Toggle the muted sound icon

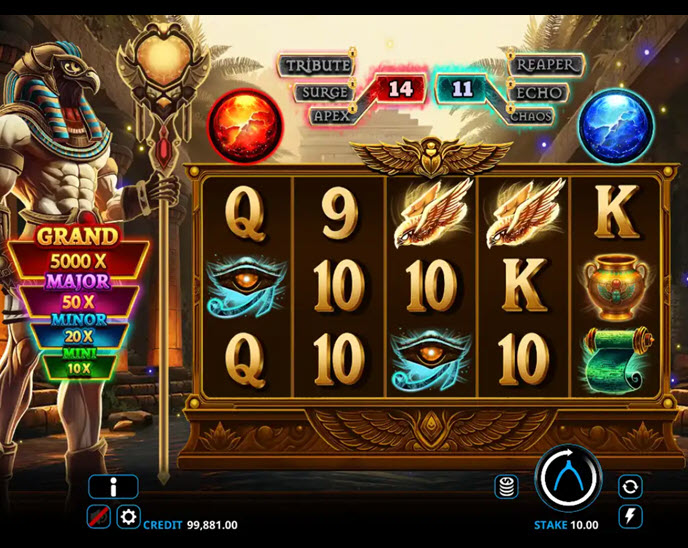[x=99, y=517]
